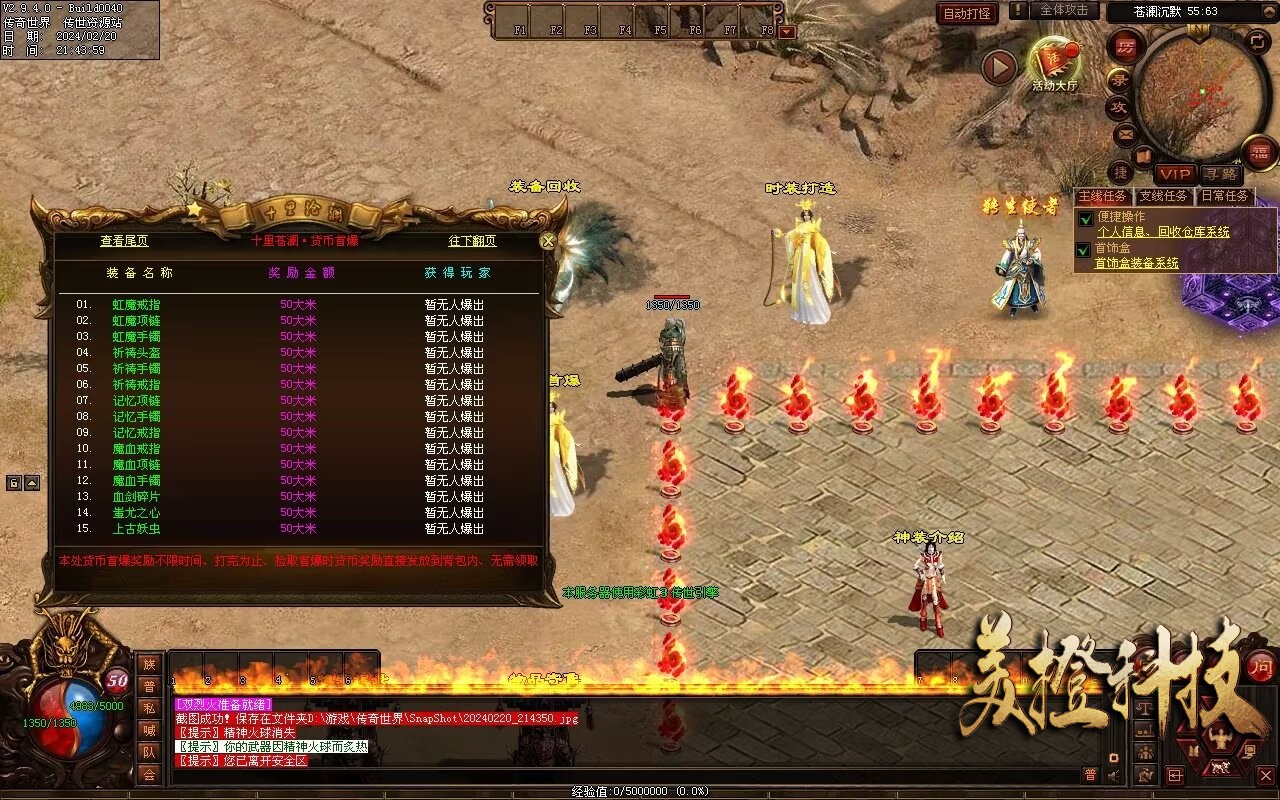Open the 问 help button
The width and height of the screenshot is (1280, 800).
click(x=1261, y=666)
